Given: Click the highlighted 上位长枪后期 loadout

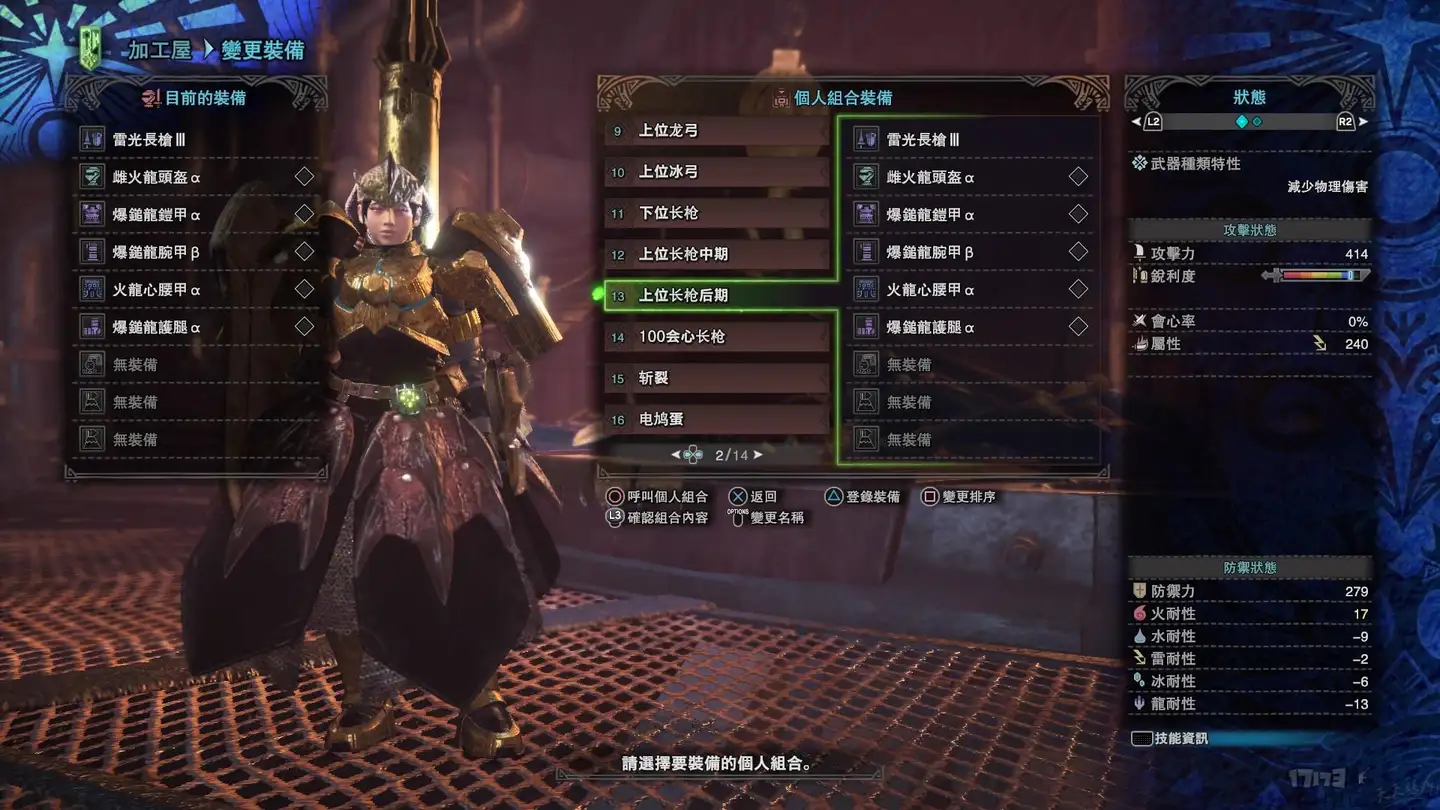Looking at the screenshot, I should coord(716,296).
